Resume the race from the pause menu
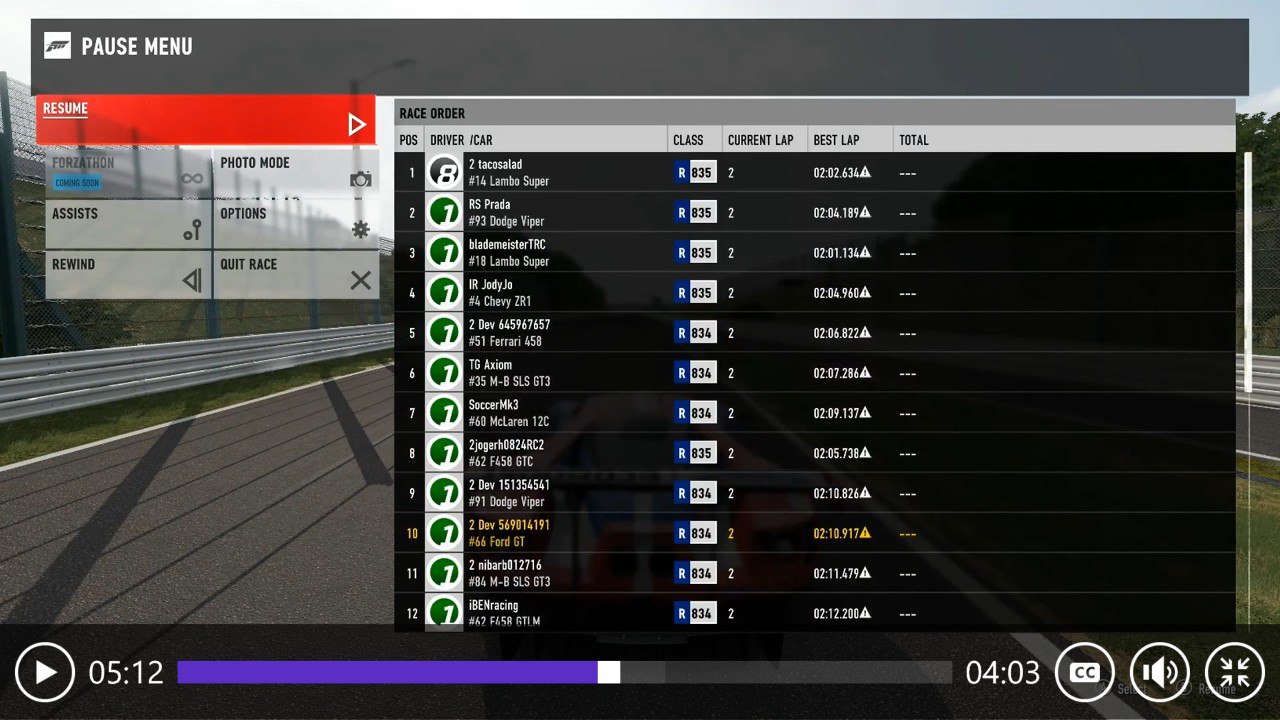 (x=205, y=120)
